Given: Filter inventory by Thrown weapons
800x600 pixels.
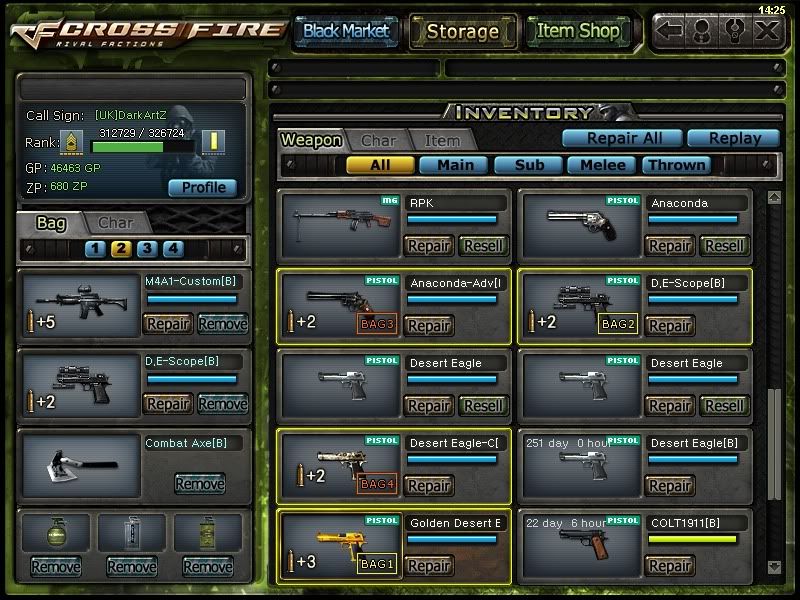Looking at the screenshot, I should 677,165.
